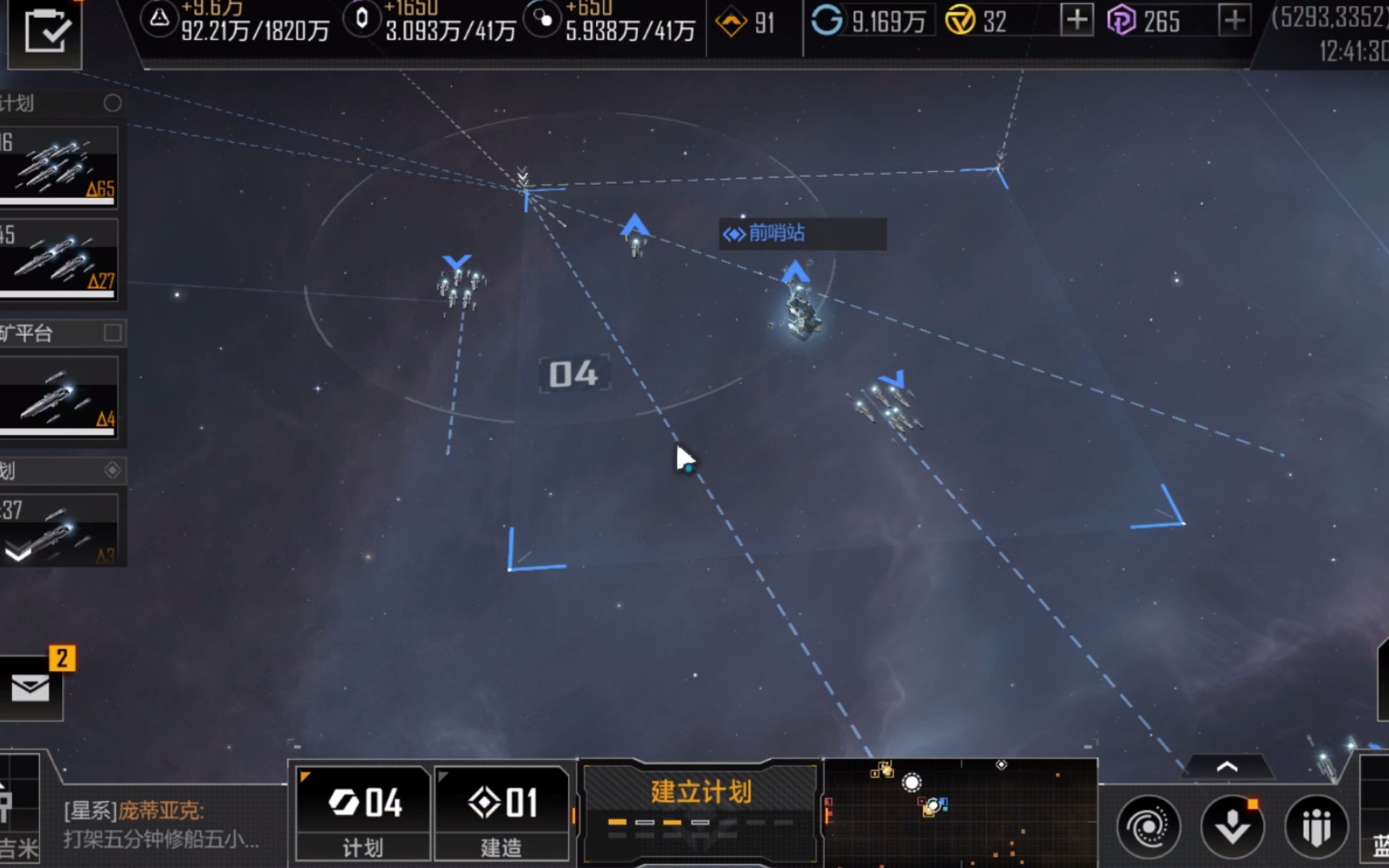The width and height of the screenshot is (1389, 868).
Task: Select the circle toggle beside the 计划 header
Action: coord(113,103)
